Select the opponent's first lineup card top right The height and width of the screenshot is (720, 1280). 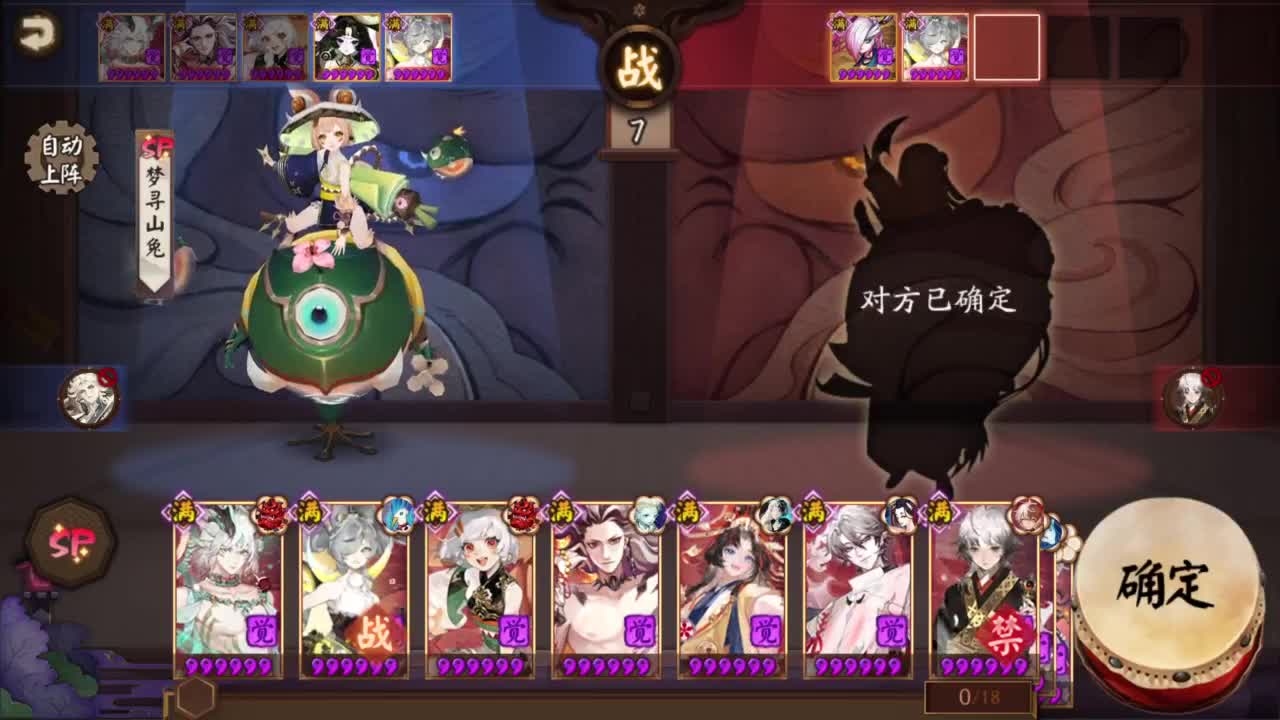click(x=865, y=47)
